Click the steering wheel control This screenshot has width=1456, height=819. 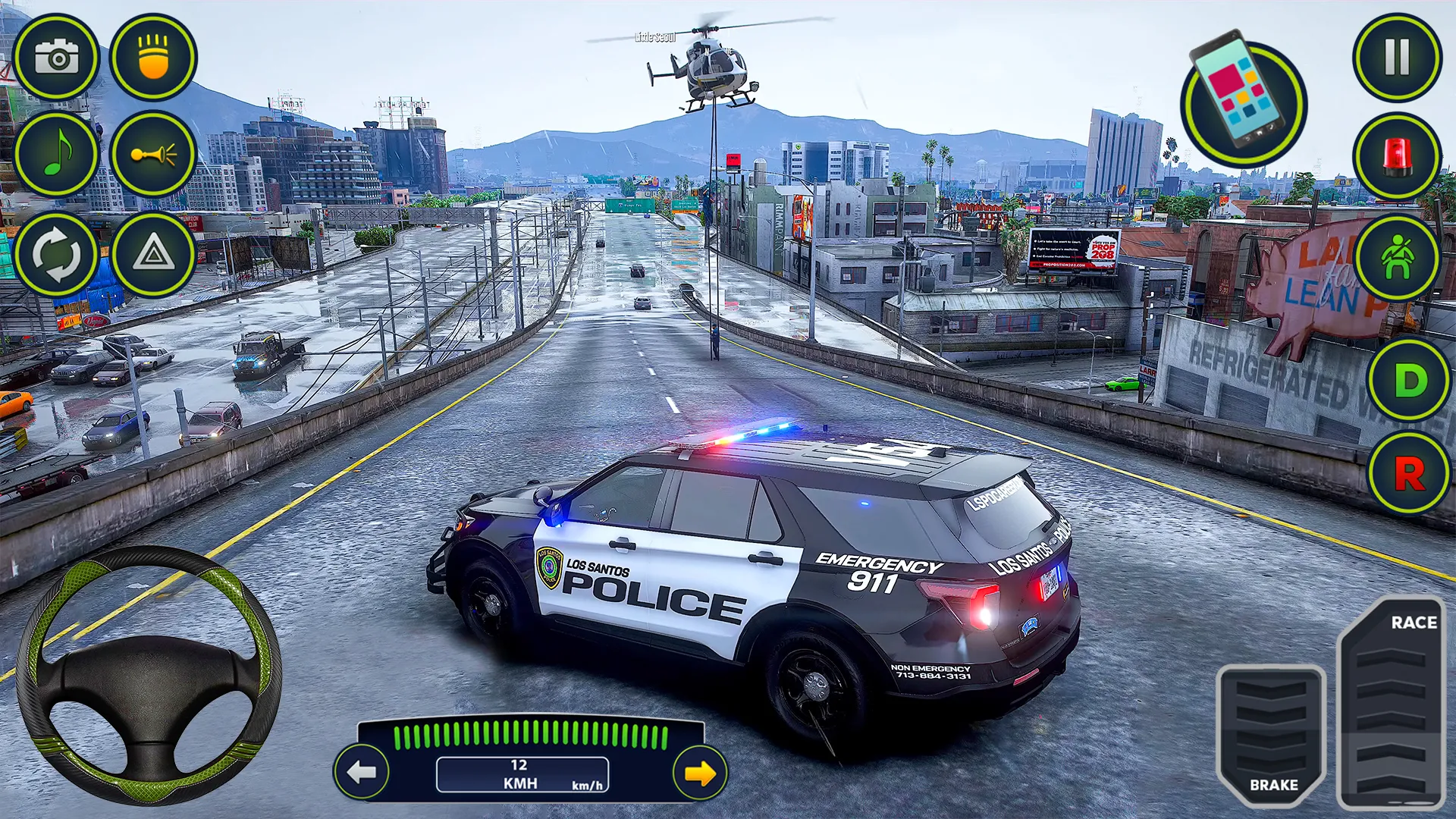pyautogui.click(x=149, y=675)
